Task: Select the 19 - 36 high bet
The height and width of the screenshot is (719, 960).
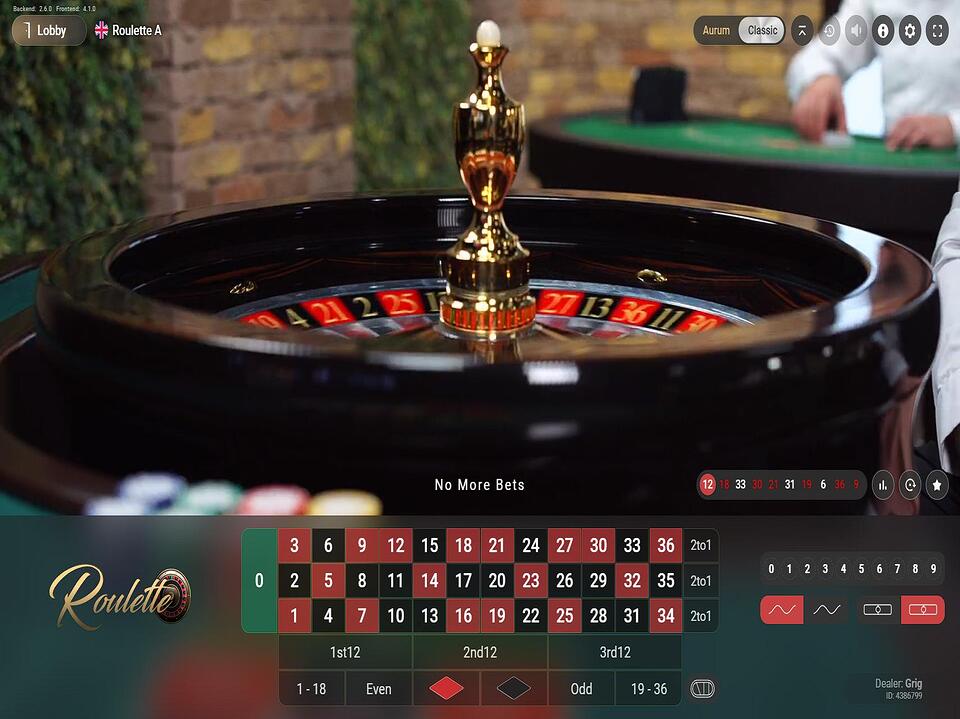Action: click(x=648, y=689)
